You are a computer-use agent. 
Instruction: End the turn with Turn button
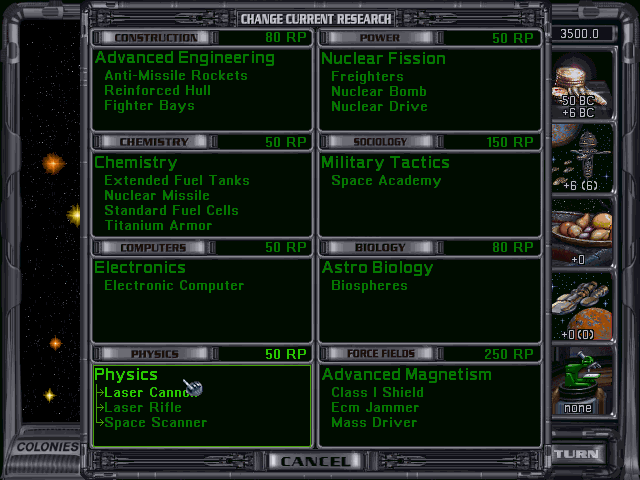point(577,453)
